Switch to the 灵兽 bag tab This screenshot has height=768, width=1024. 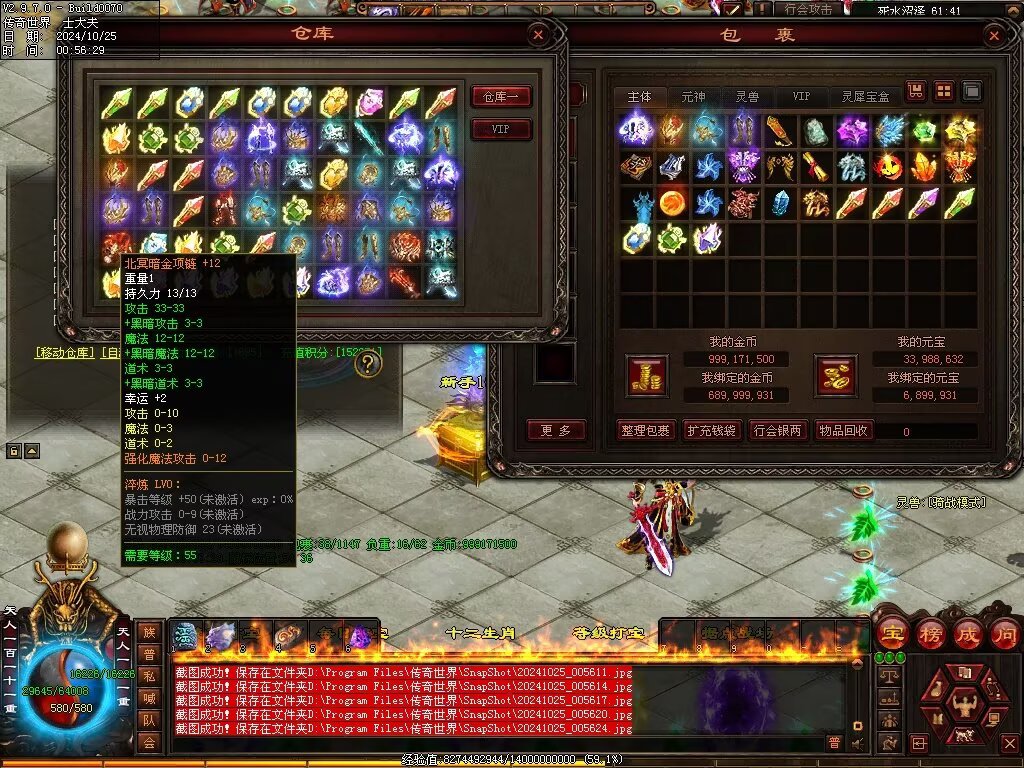coord(747,97)
